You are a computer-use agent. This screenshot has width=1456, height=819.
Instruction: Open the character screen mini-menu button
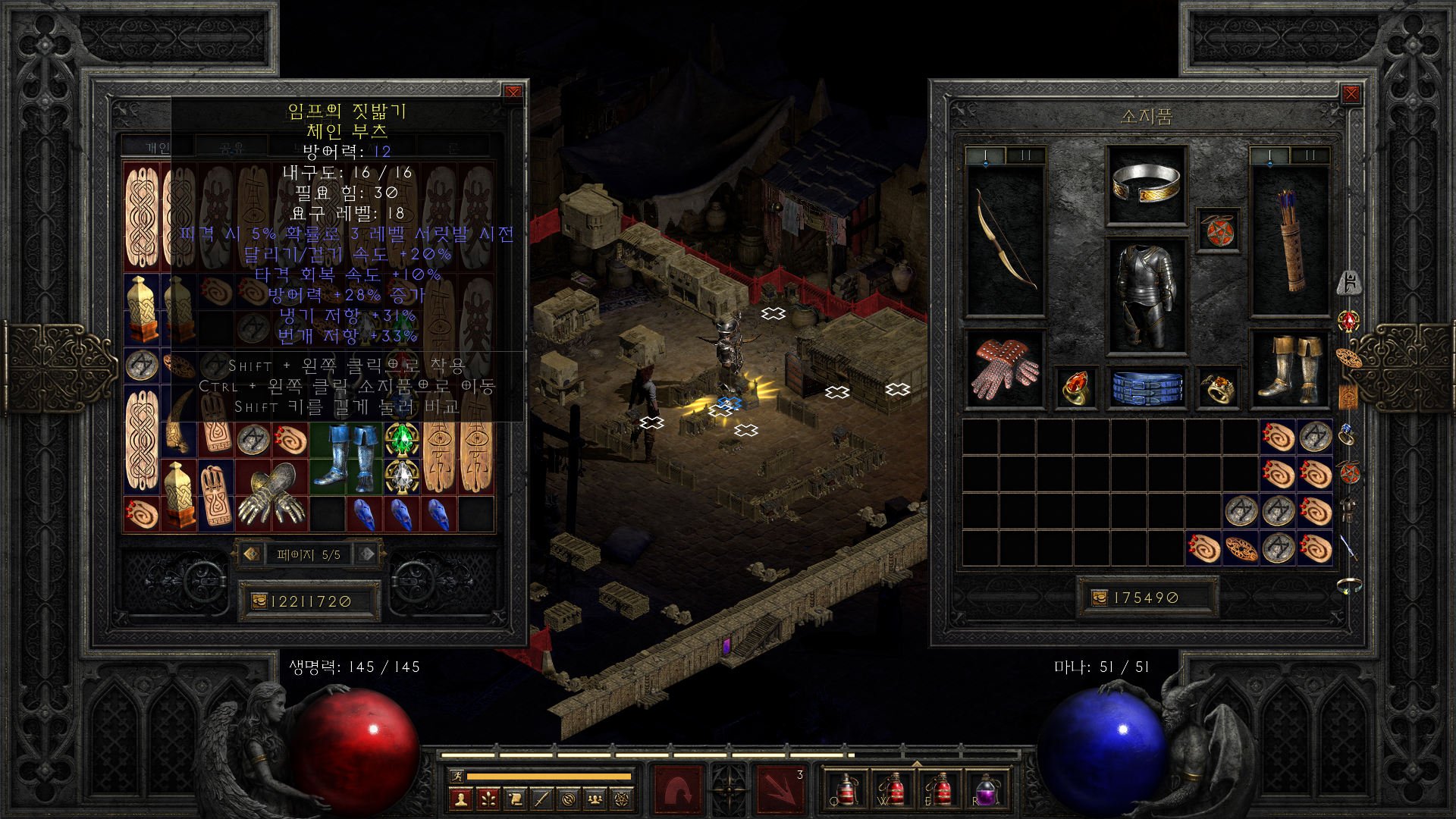pos(460,799)
